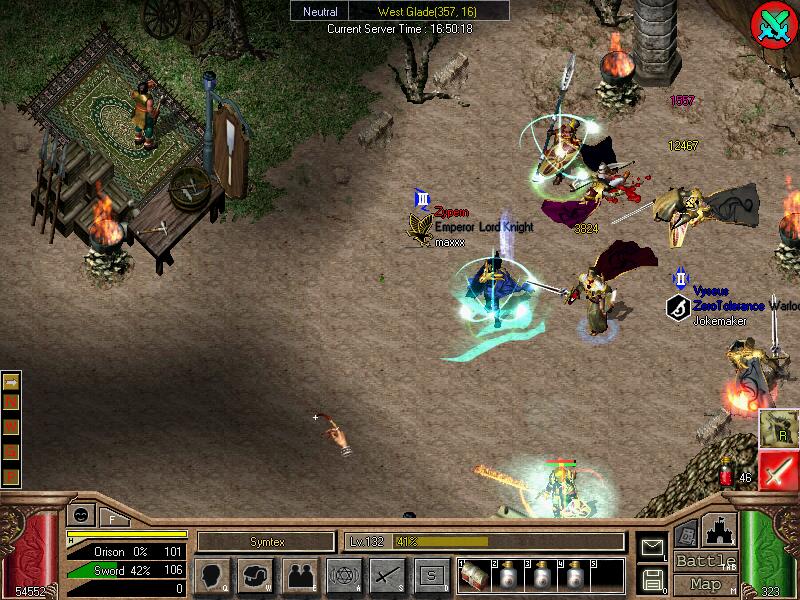Select the F tab above skills
This screenshot has height=600, width=800.
(111, 517)
